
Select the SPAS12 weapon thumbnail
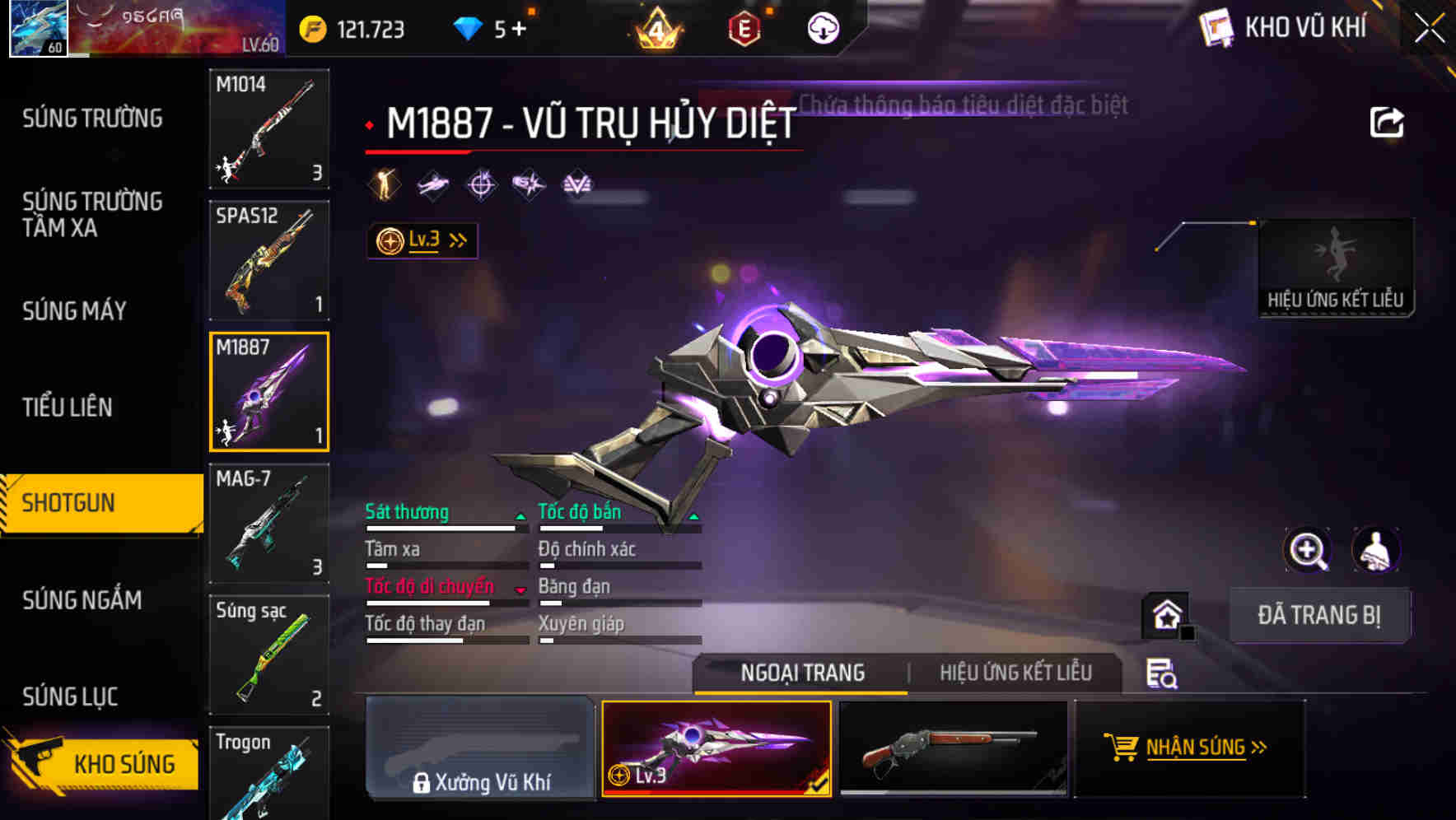[268, 259]
